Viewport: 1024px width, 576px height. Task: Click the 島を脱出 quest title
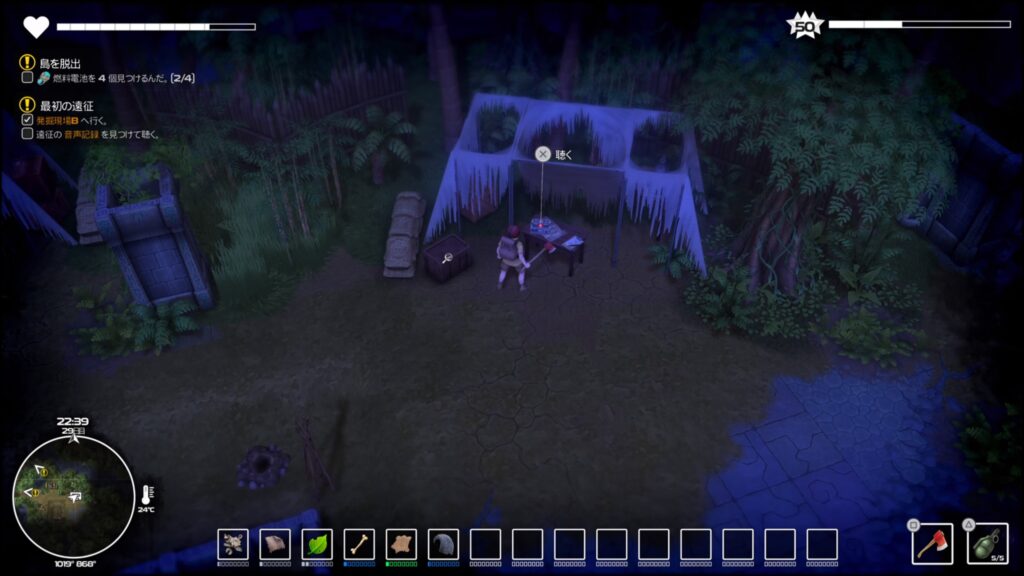(x=60, y=63)
